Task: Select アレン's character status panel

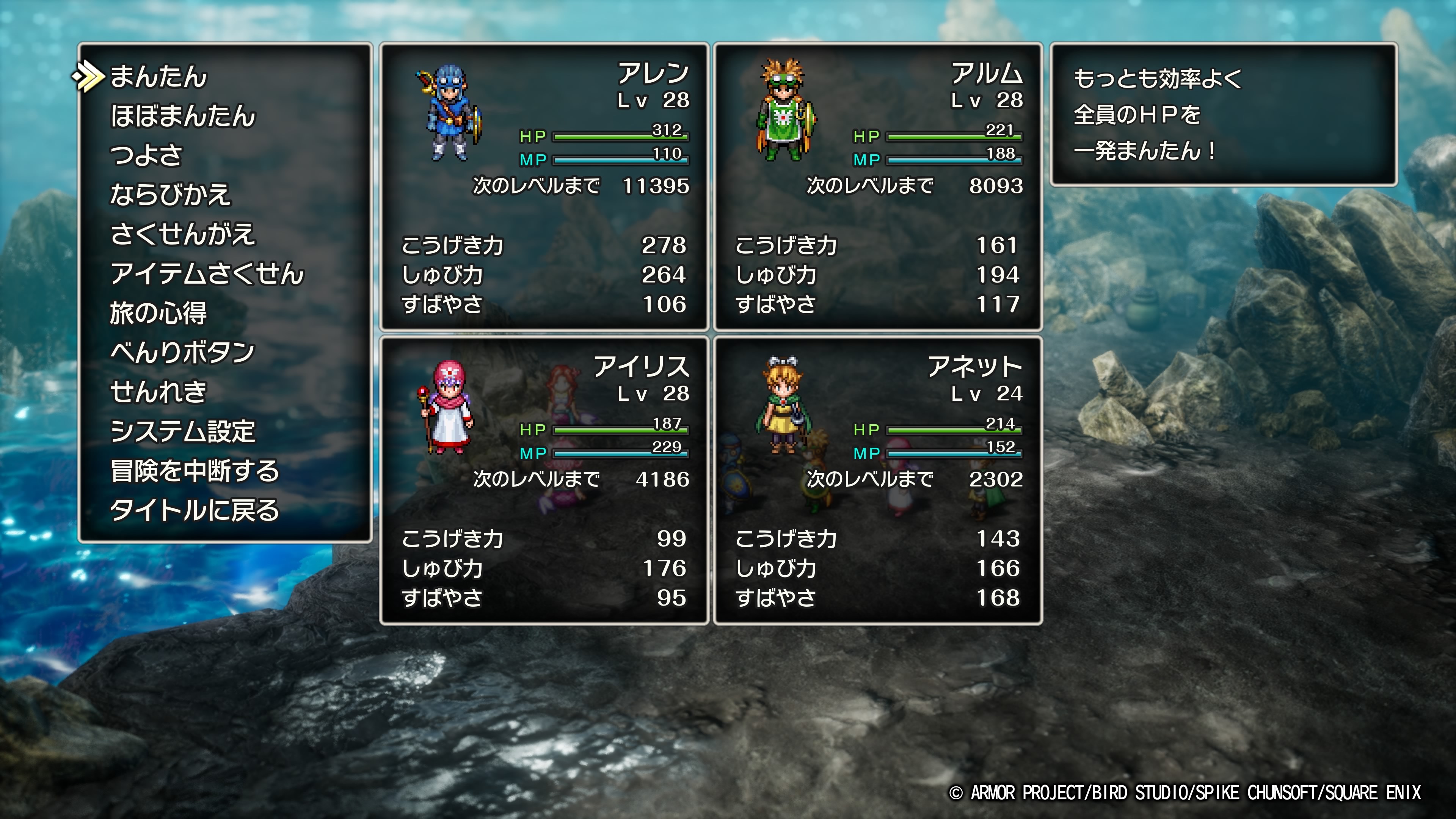Action: [544, 187]
